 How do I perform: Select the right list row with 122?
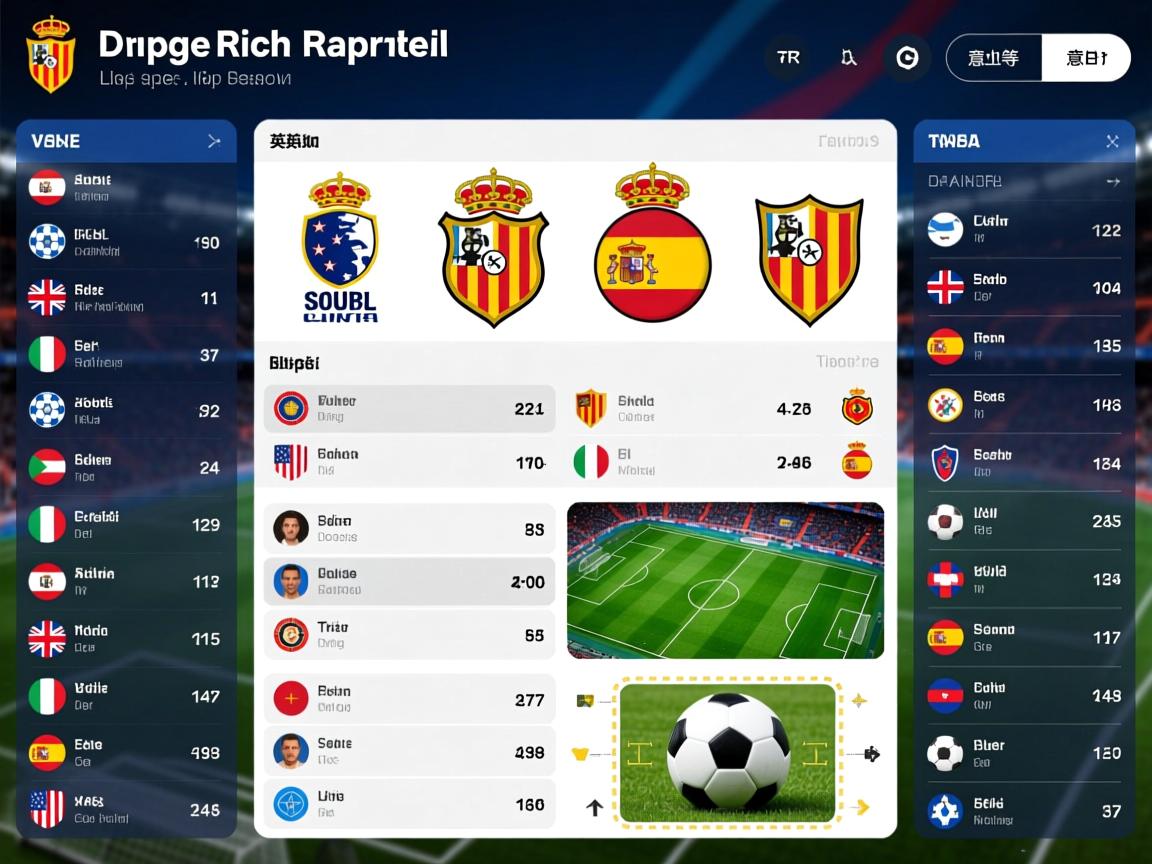click(x=1024, y=230)
